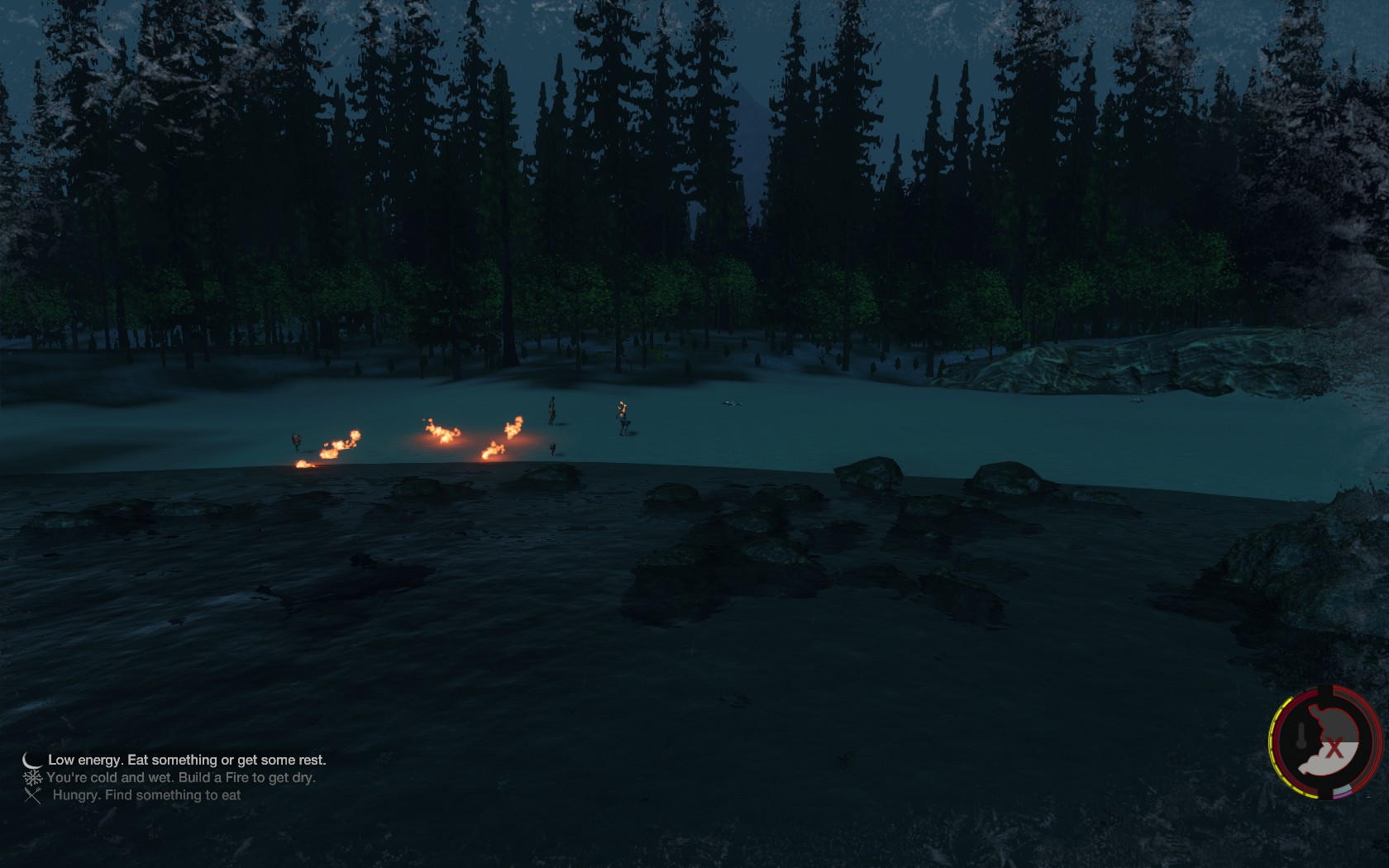Select the snowflake cold and wet icon

[33, 778]
